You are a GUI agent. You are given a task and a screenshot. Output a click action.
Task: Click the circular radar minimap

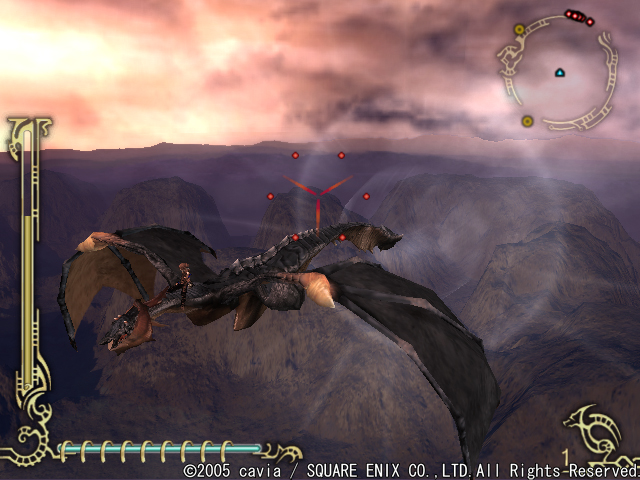pyautogui.click(x=558, y=76)
